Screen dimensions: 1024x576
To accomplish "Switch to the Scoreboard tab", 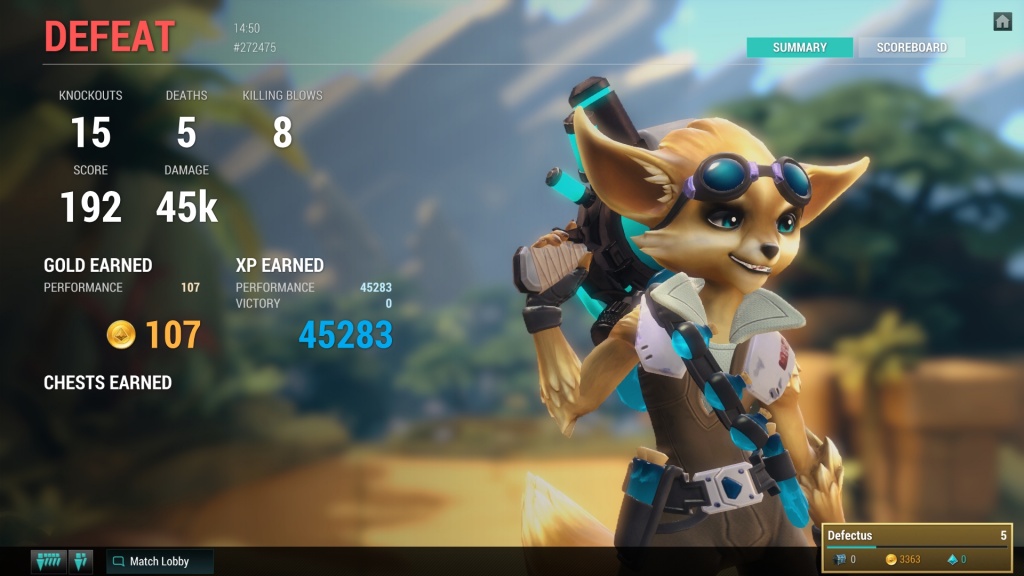I will 911,47.
